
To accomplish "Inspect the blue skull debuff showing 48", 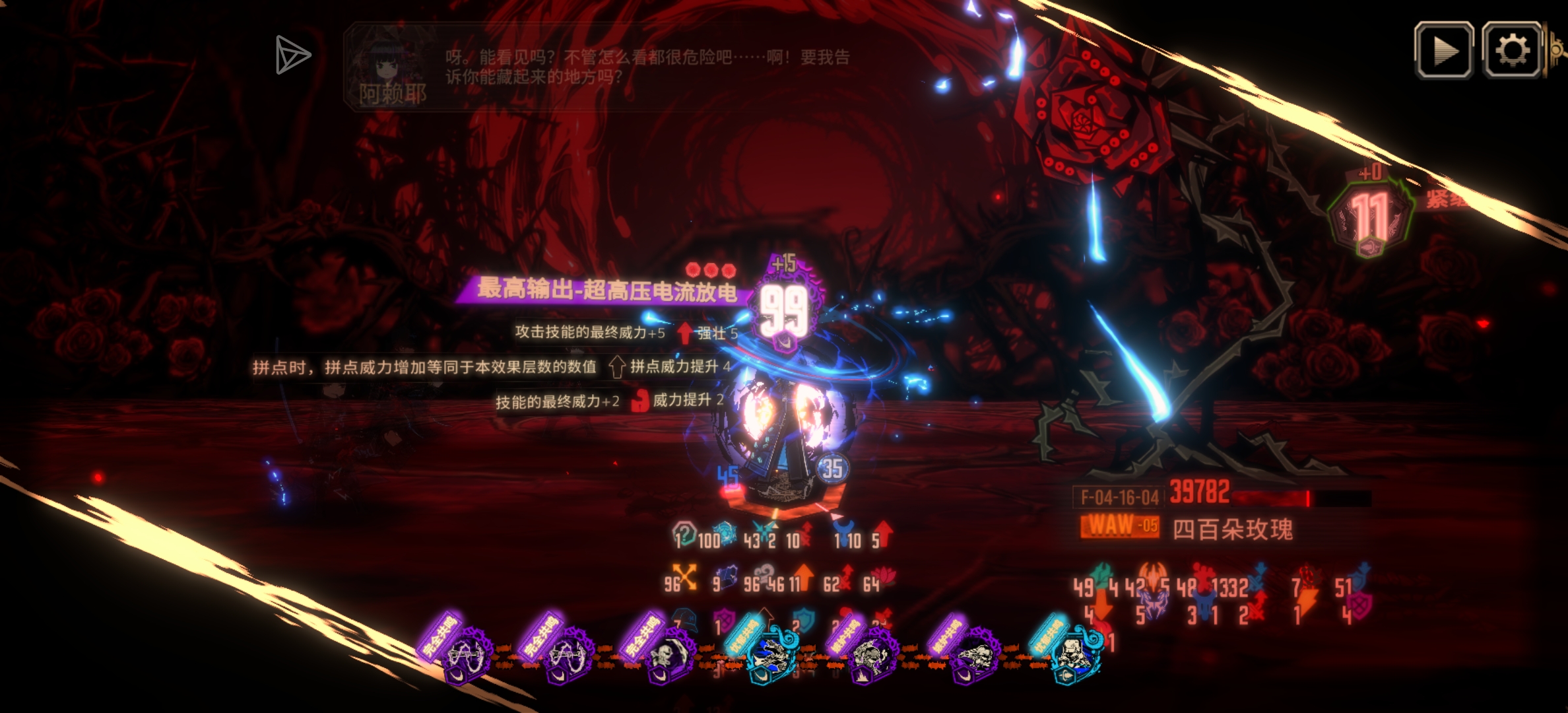I will tap(1204, 603).
